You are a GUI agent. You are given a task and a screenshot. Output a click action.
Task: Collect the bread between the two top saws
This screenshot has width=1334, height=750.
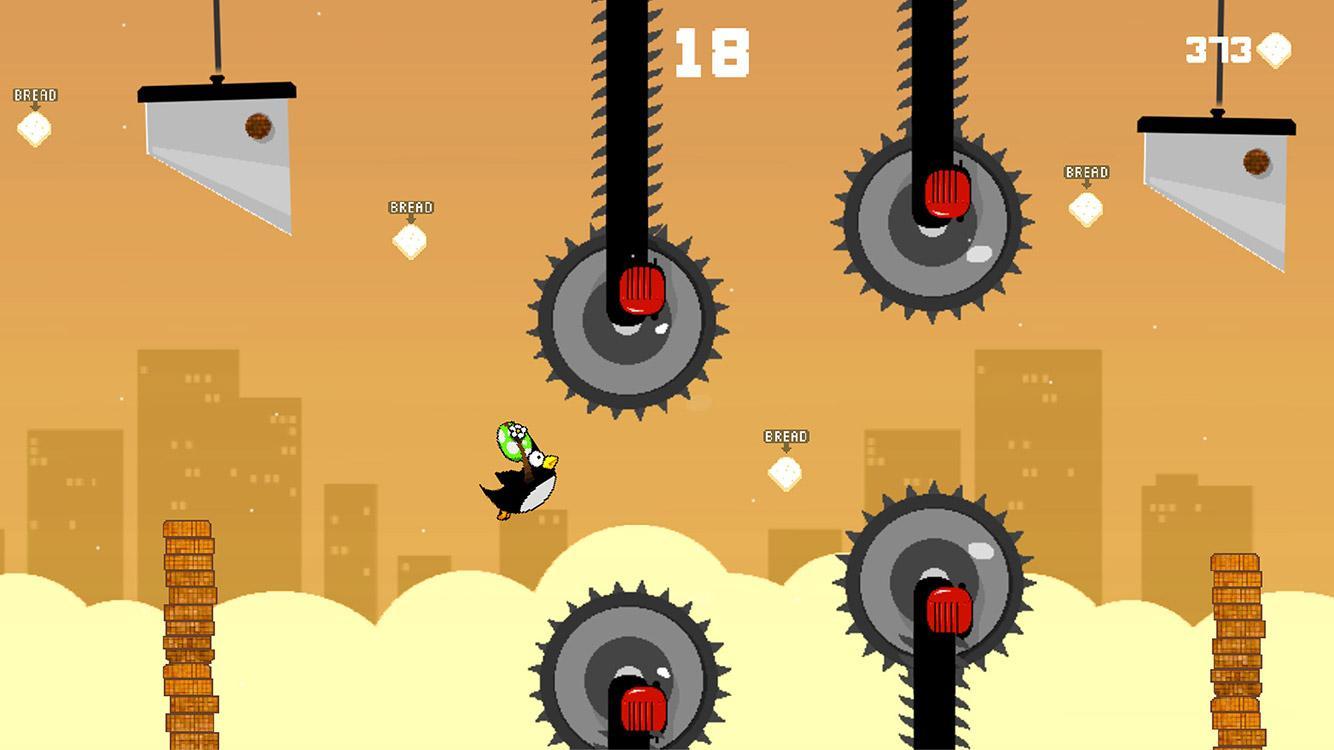(x=1086, y=210)
